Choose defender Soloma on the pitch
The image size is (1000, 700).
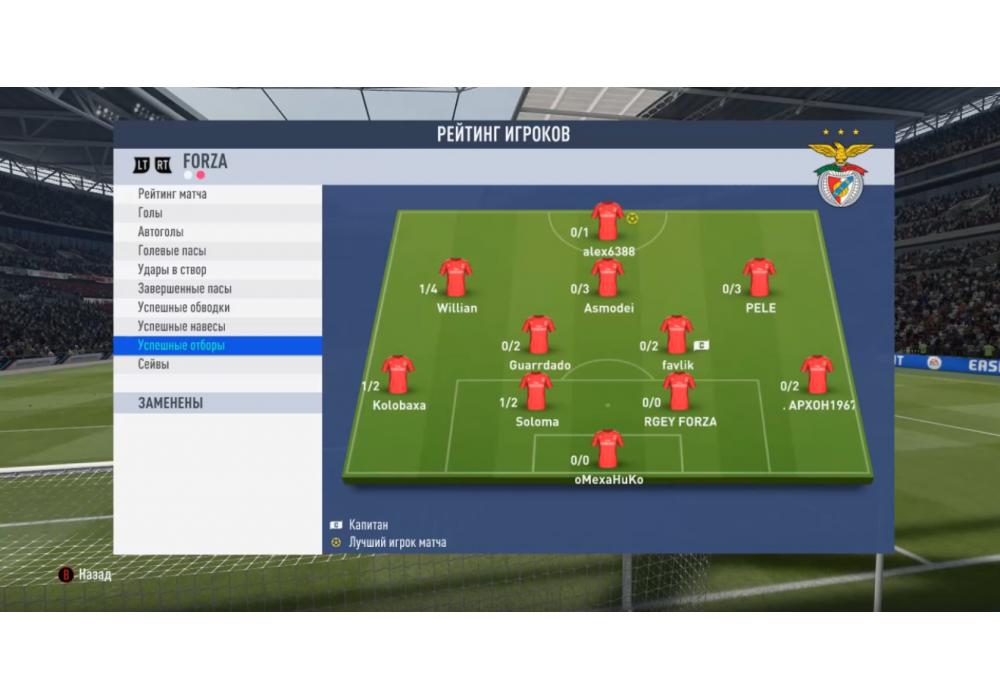[x=536, y=392]
